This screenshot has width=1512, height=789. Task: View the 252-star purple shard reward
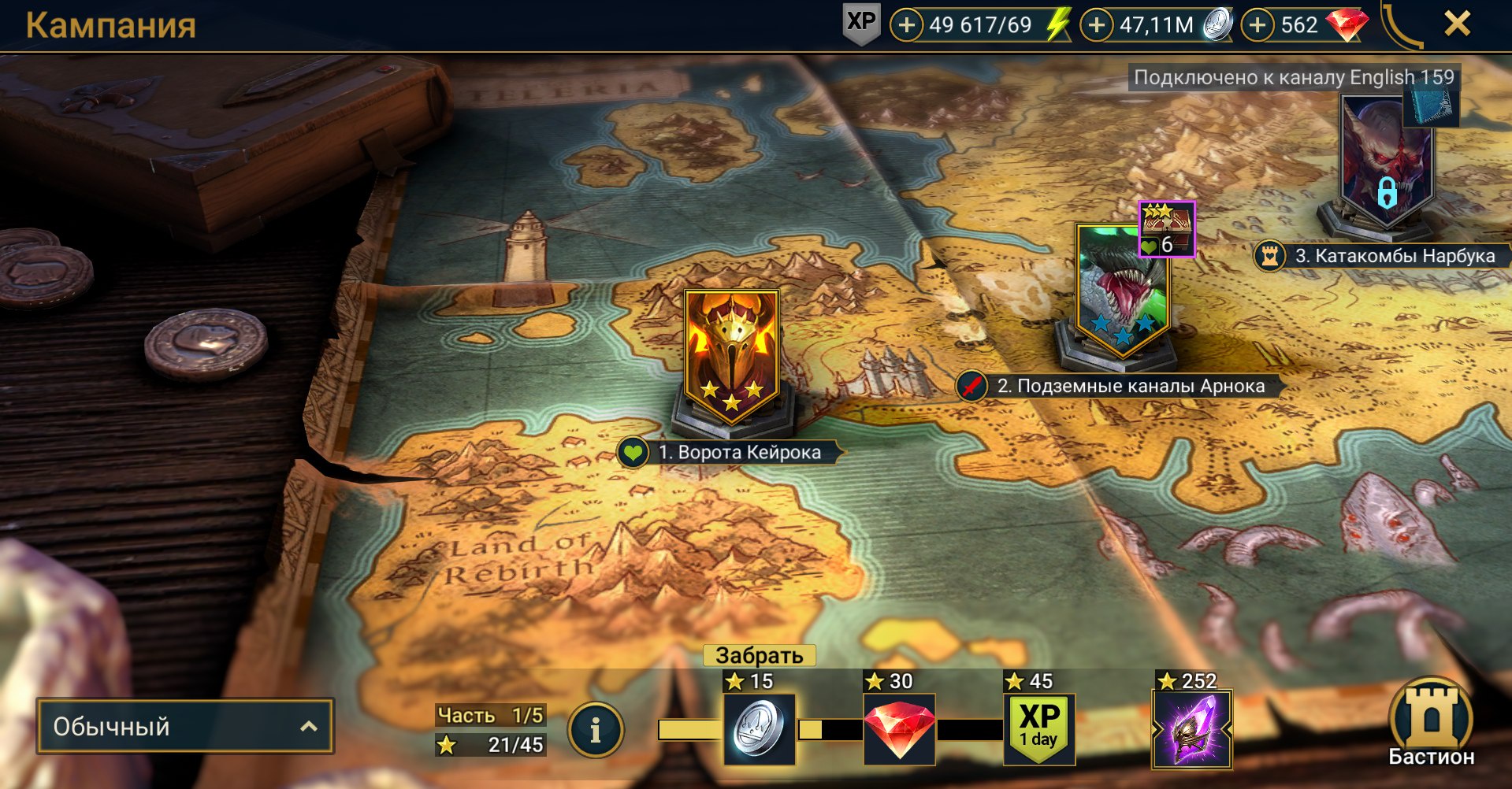coord(1191,728)
